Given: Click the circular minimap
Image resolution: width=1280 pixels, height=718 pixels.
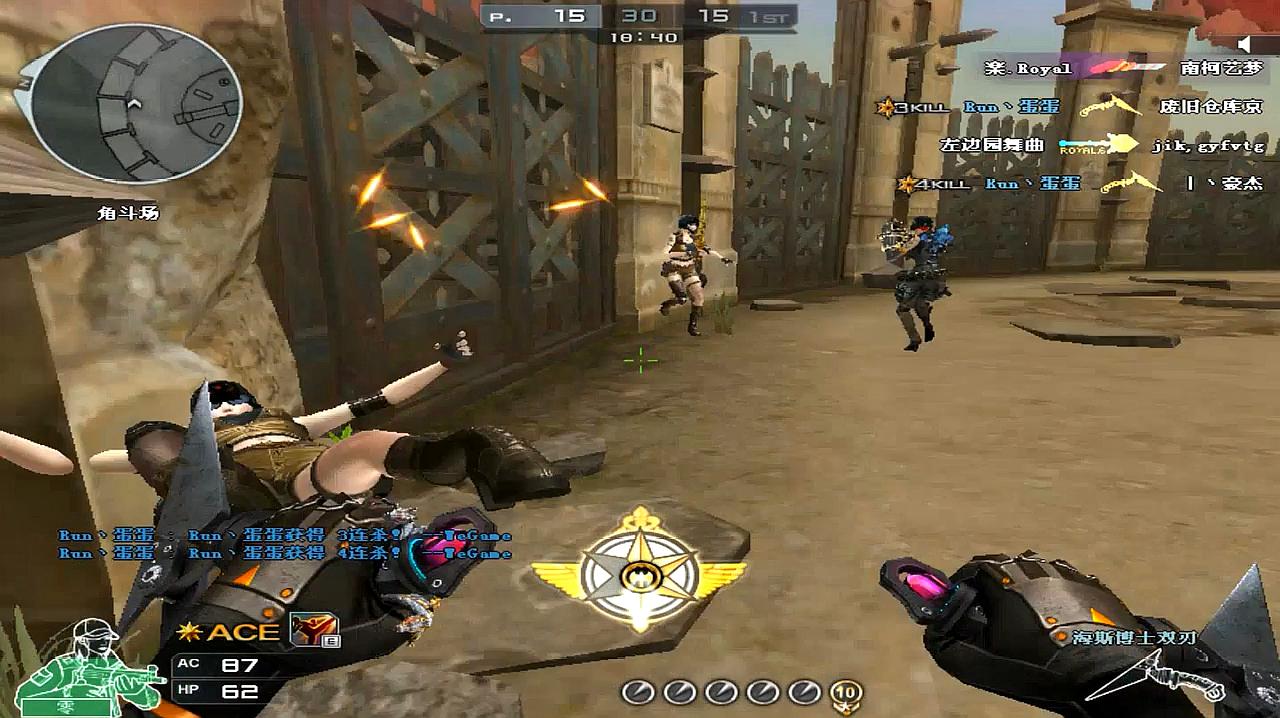Looking at the screenshot, I should click(x=135, y=104).
